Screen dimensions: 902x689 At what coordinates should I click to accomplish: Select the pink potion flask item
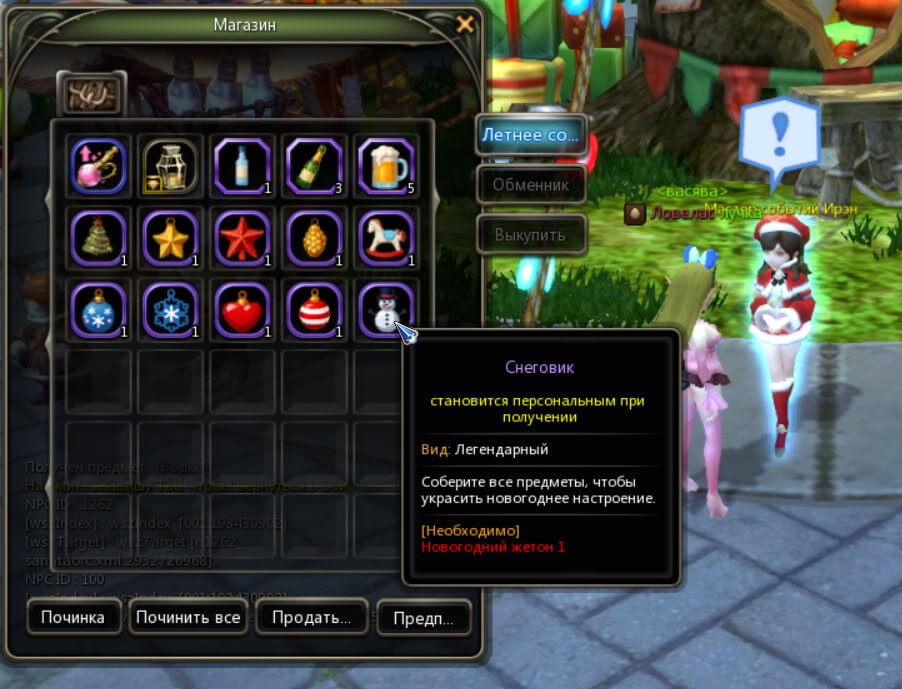(98, 165)
